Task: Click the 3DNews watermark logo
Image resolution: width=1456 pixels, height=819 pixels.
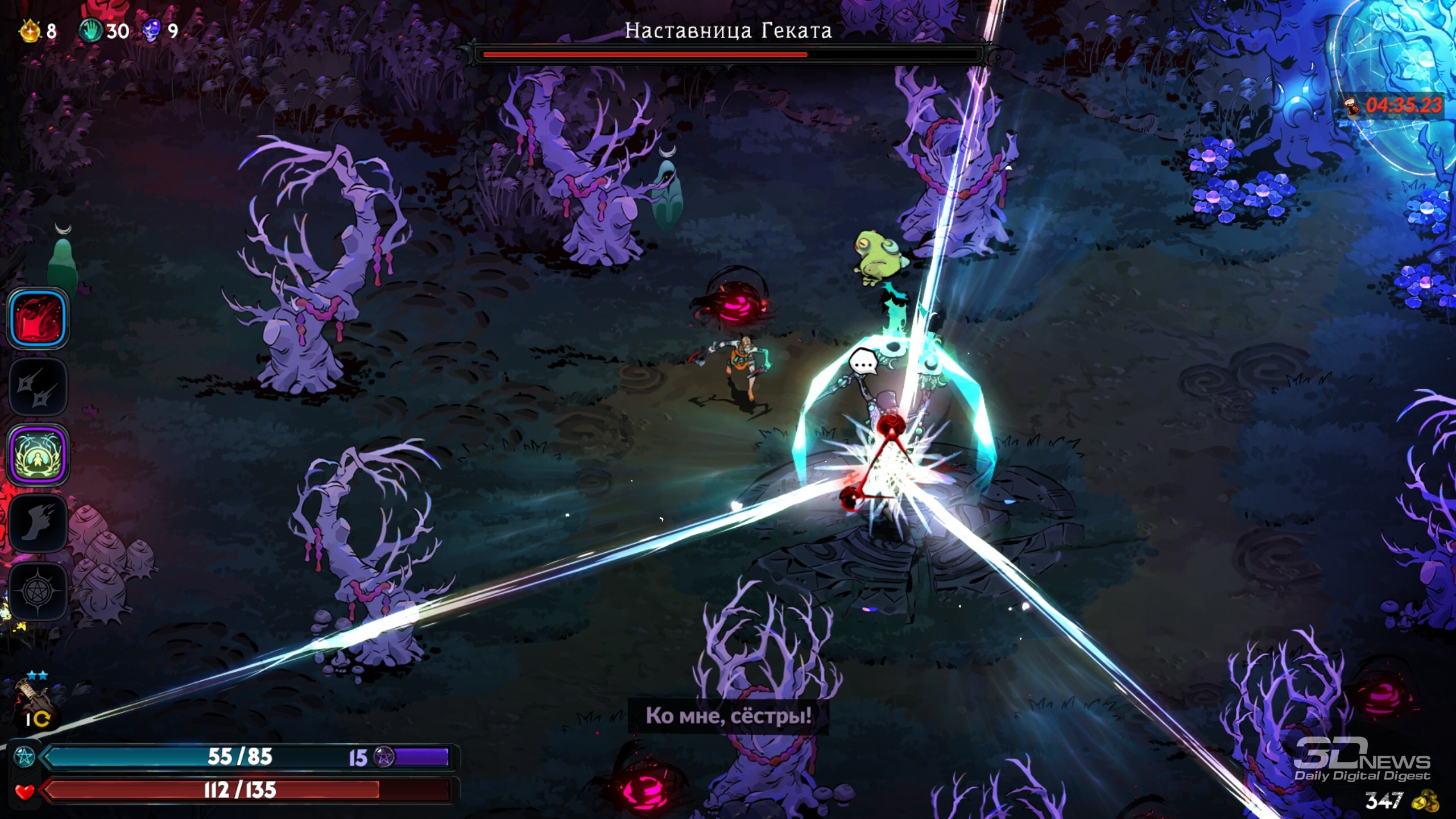Action: click(1362, 759)
